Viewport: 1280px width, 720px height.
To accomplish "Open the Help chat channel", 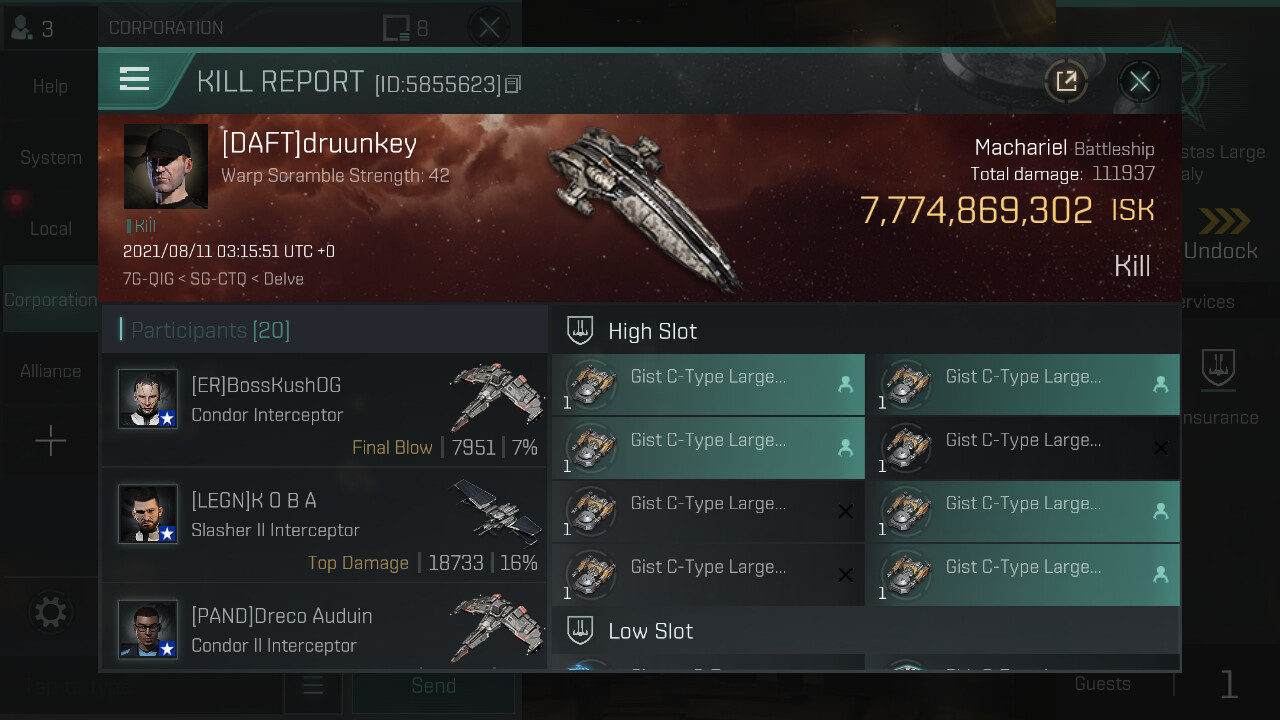I will point(50,87).
